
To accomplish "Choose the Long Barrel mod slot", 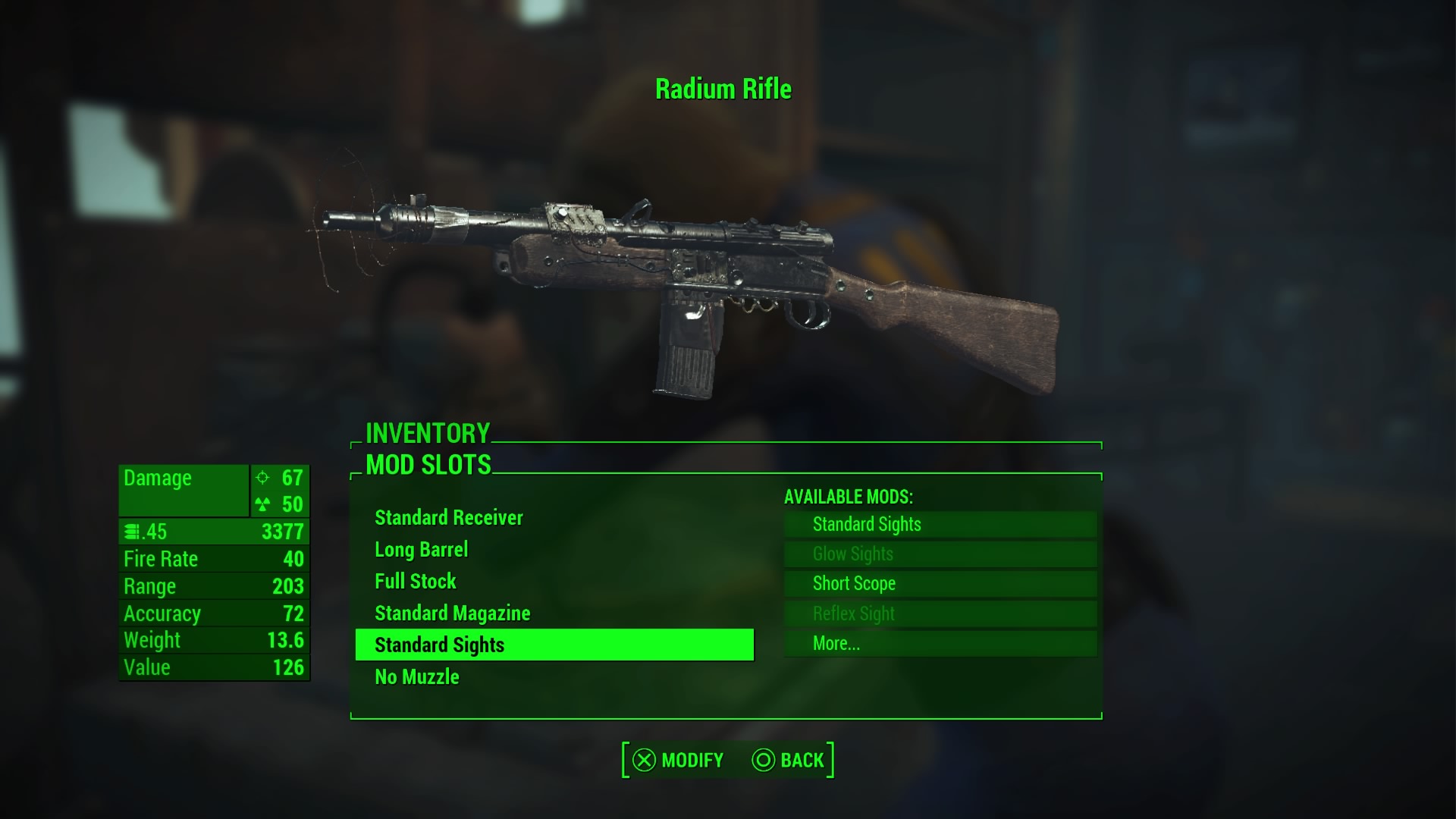I will 422,550.
